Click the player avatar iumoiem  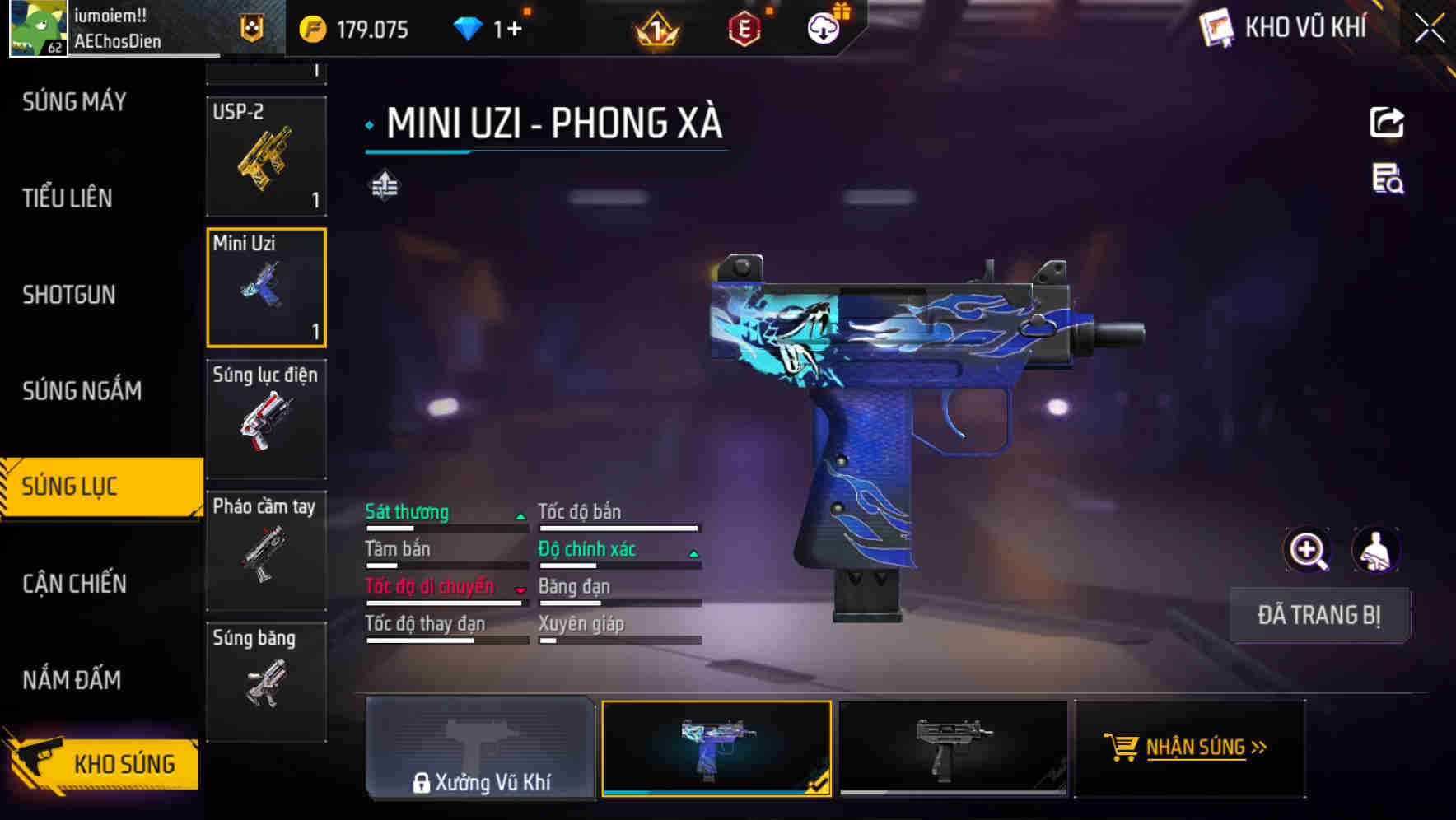pyautogui.click(x=38, y=26)
